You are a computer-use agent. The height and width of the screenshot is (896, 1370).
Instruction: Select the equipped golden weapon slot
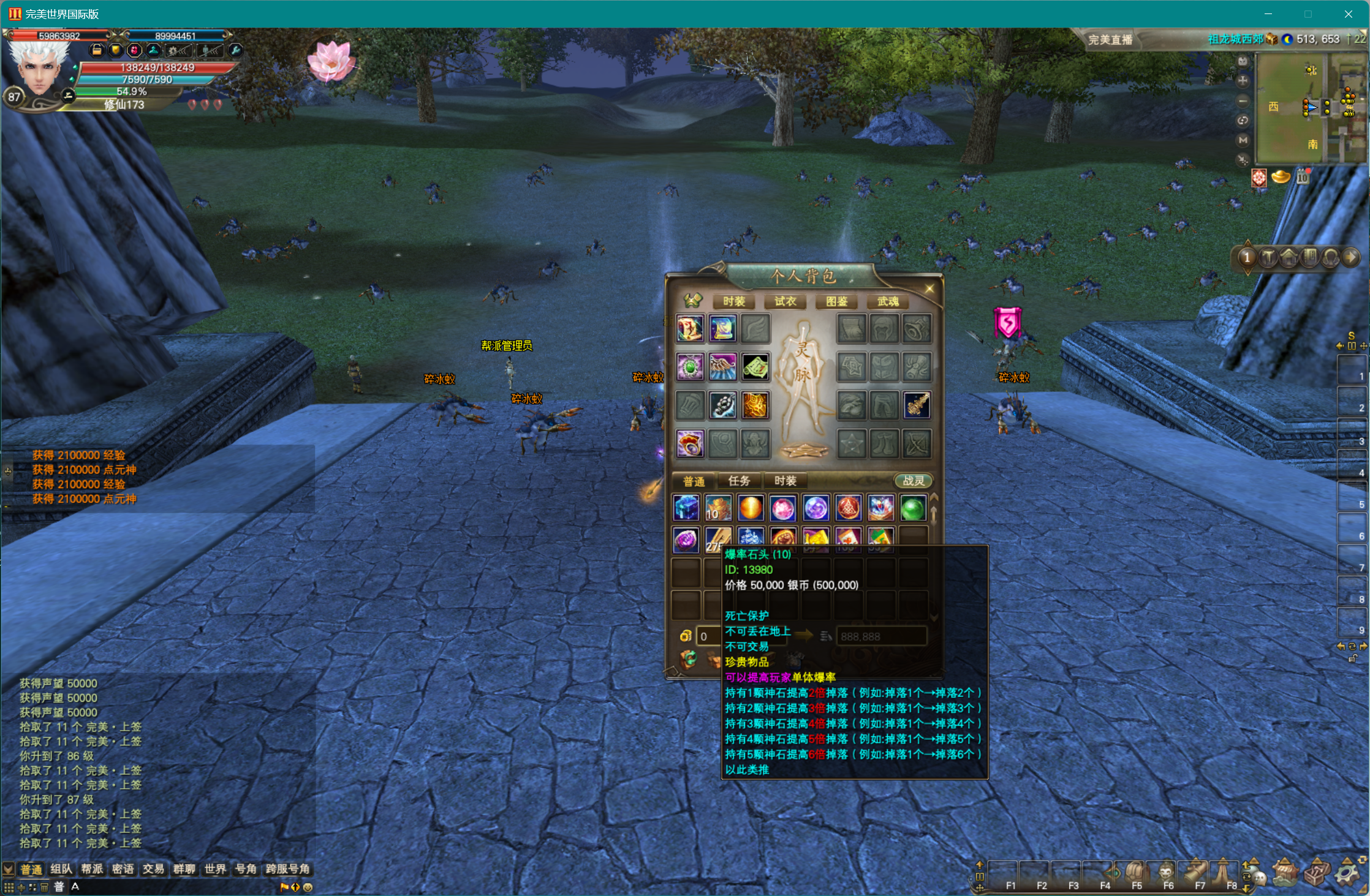[x=916, y=405]
